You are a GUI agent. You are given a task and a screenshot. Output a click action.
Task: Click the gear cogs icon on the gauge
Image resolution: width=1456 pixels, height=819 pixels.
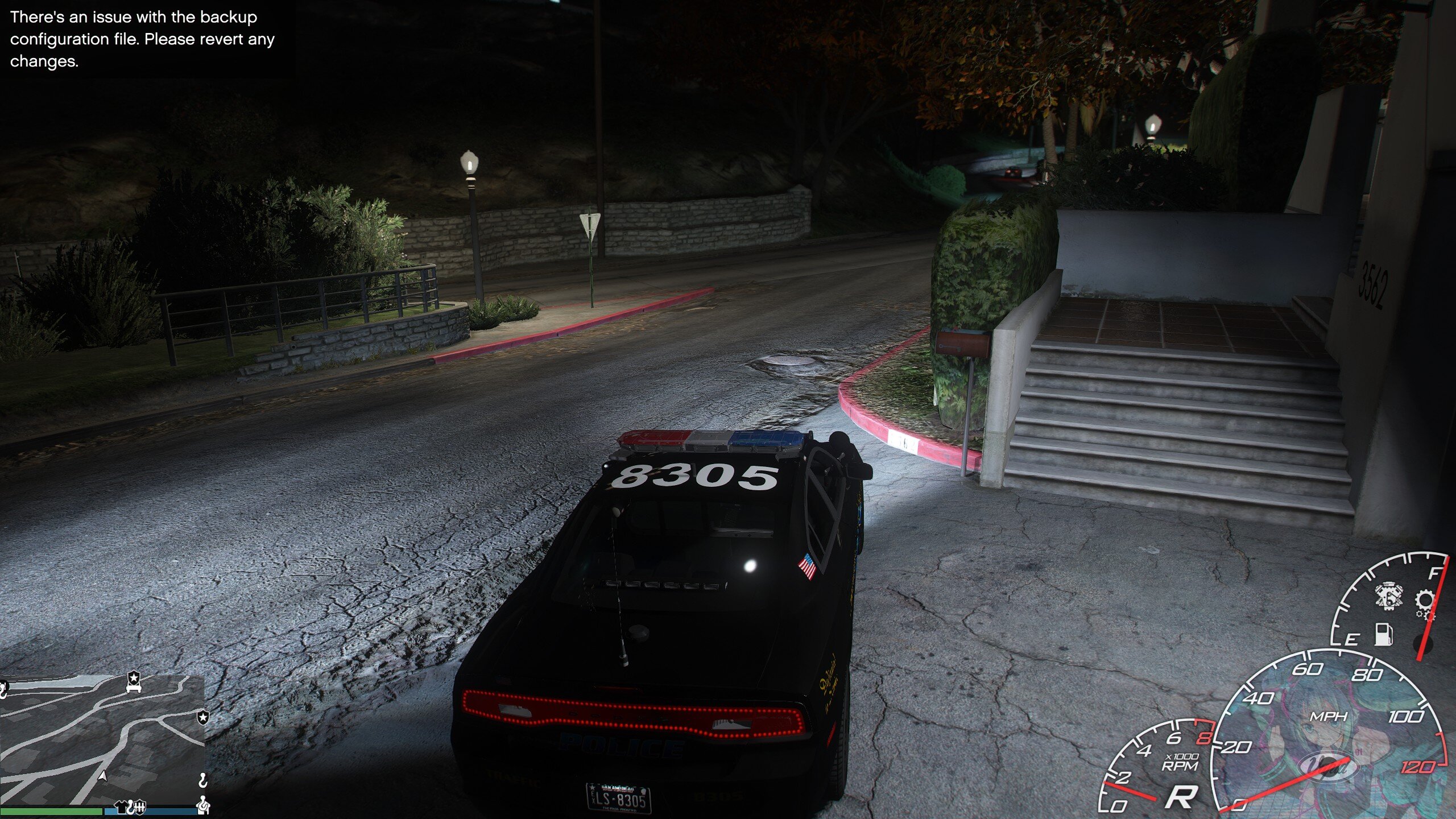coord(1424,603)
